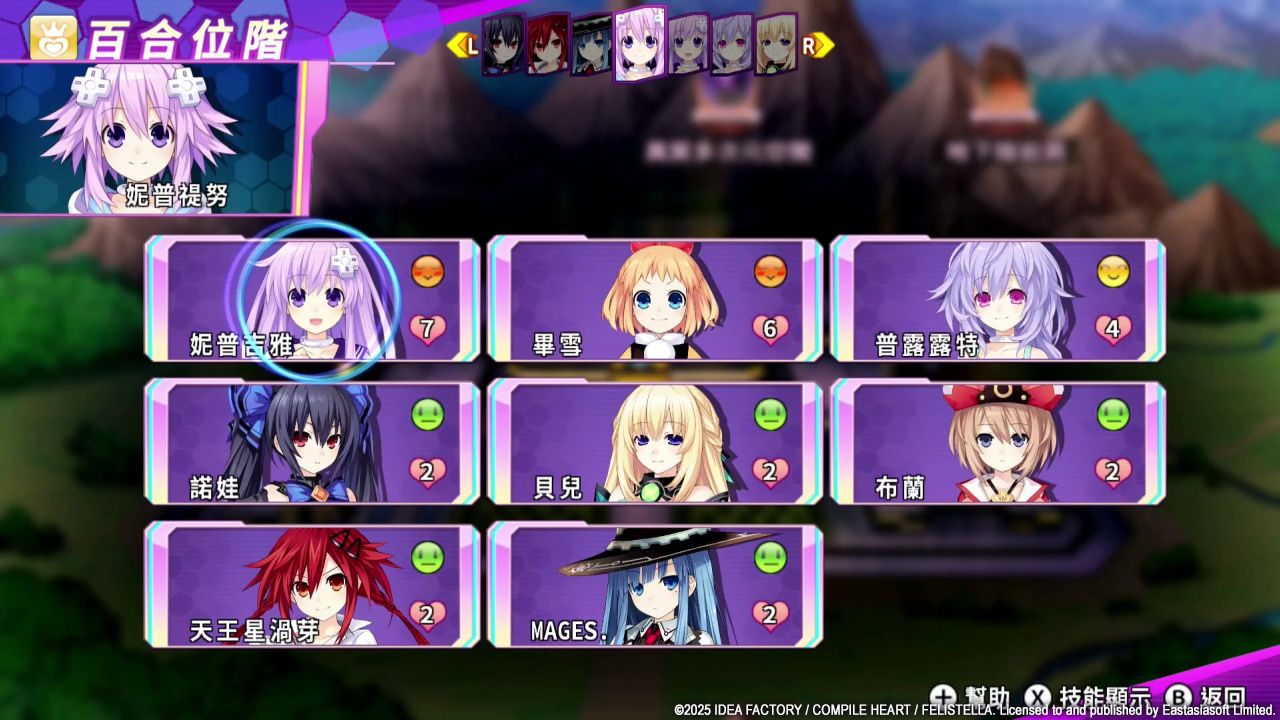The image size is (1280, 720).
Task: Click the green mood icon on 貝兒's card
Action: (771, 412)
